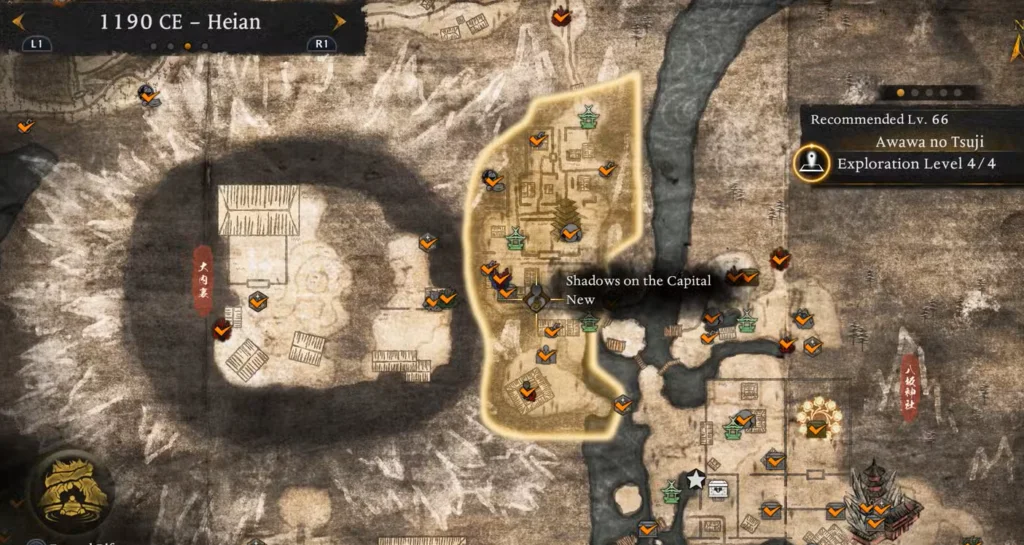Select the white star map marker
1024x545 pixels.
click(x=695, y=480)
